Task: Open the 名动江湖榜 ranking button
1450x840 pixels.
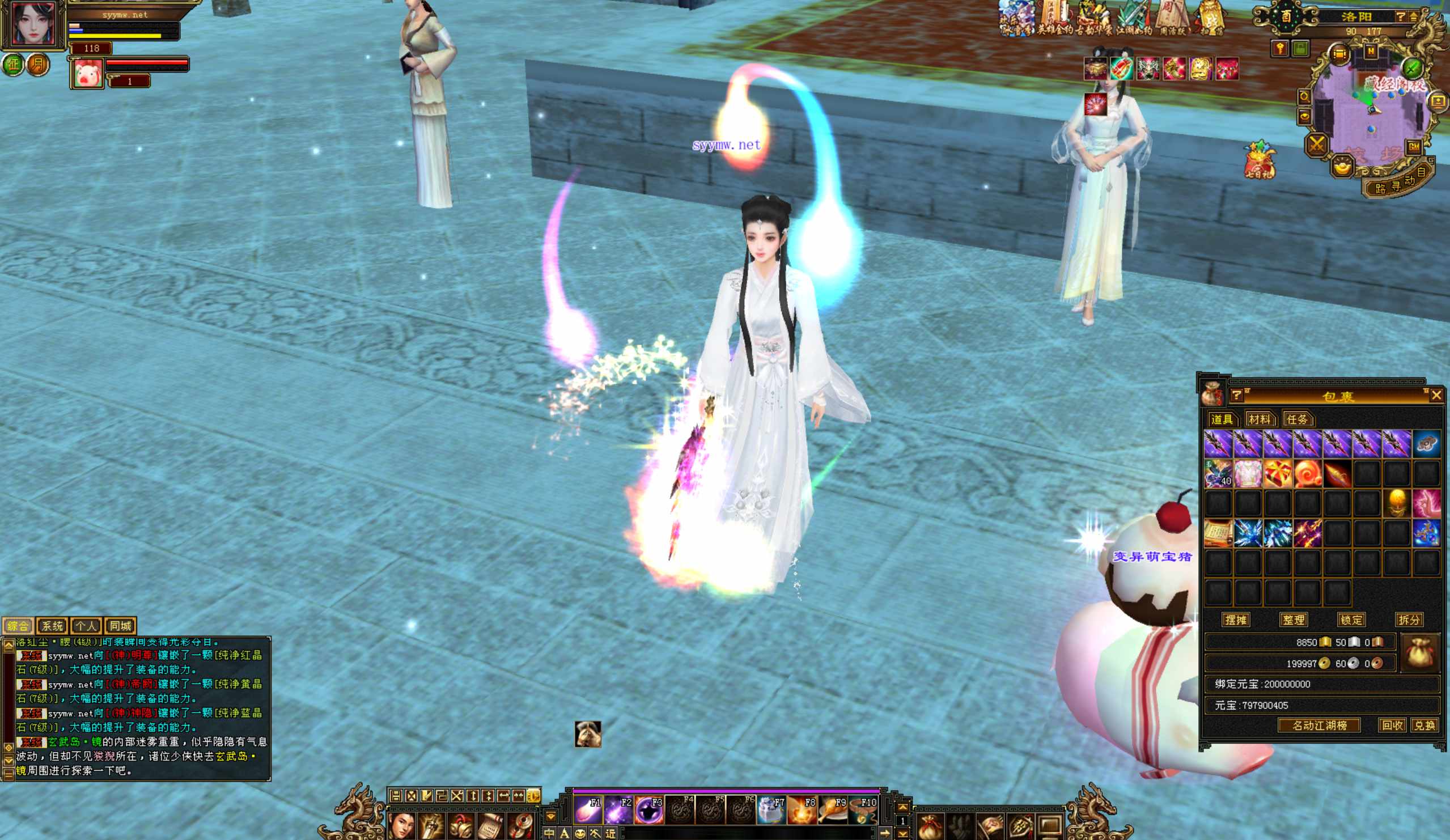Action: [1319, 726]
